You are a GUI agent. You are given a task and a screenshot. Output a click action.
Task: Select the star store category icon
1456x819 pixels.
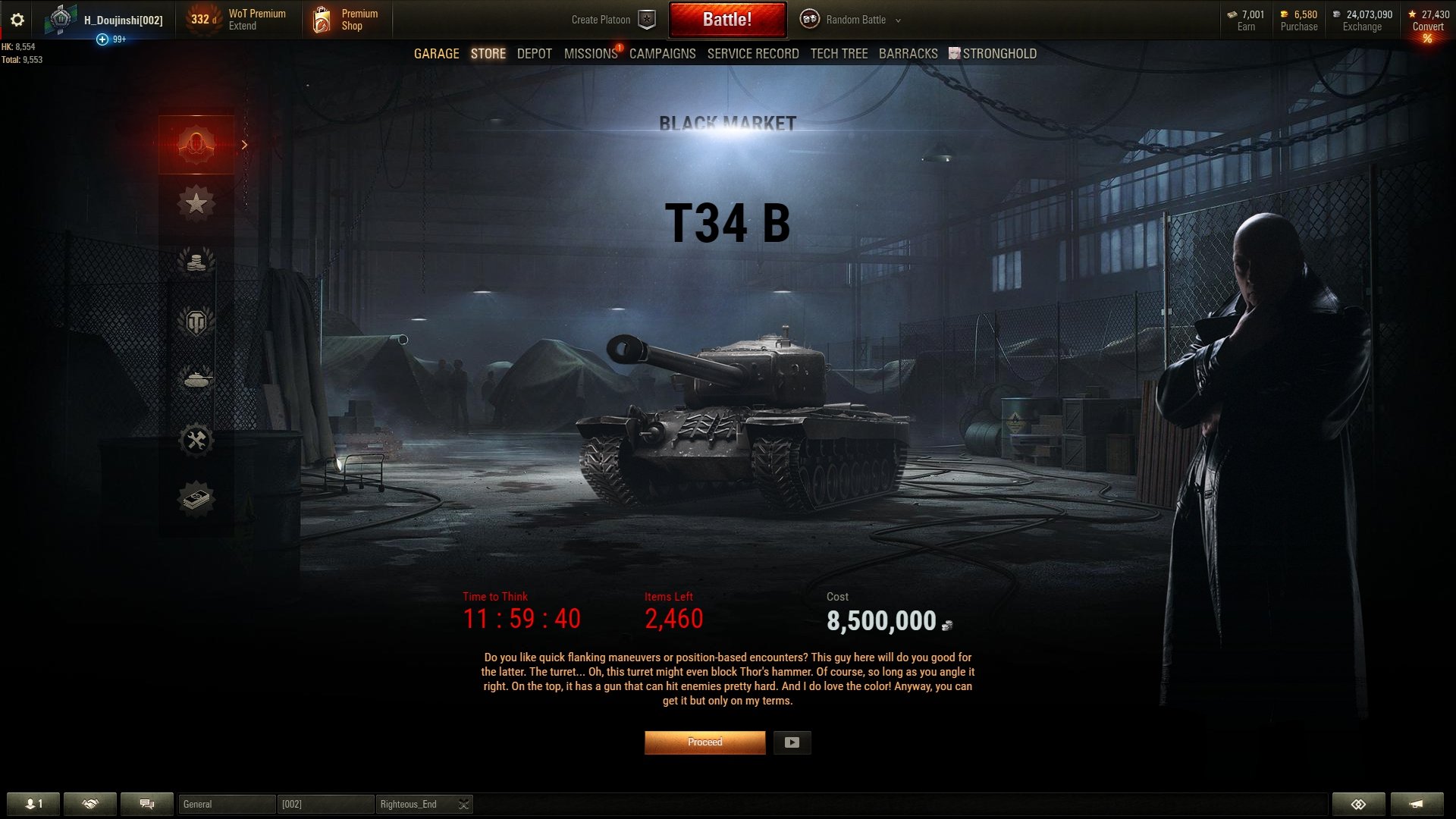click(x=196, y=203)
